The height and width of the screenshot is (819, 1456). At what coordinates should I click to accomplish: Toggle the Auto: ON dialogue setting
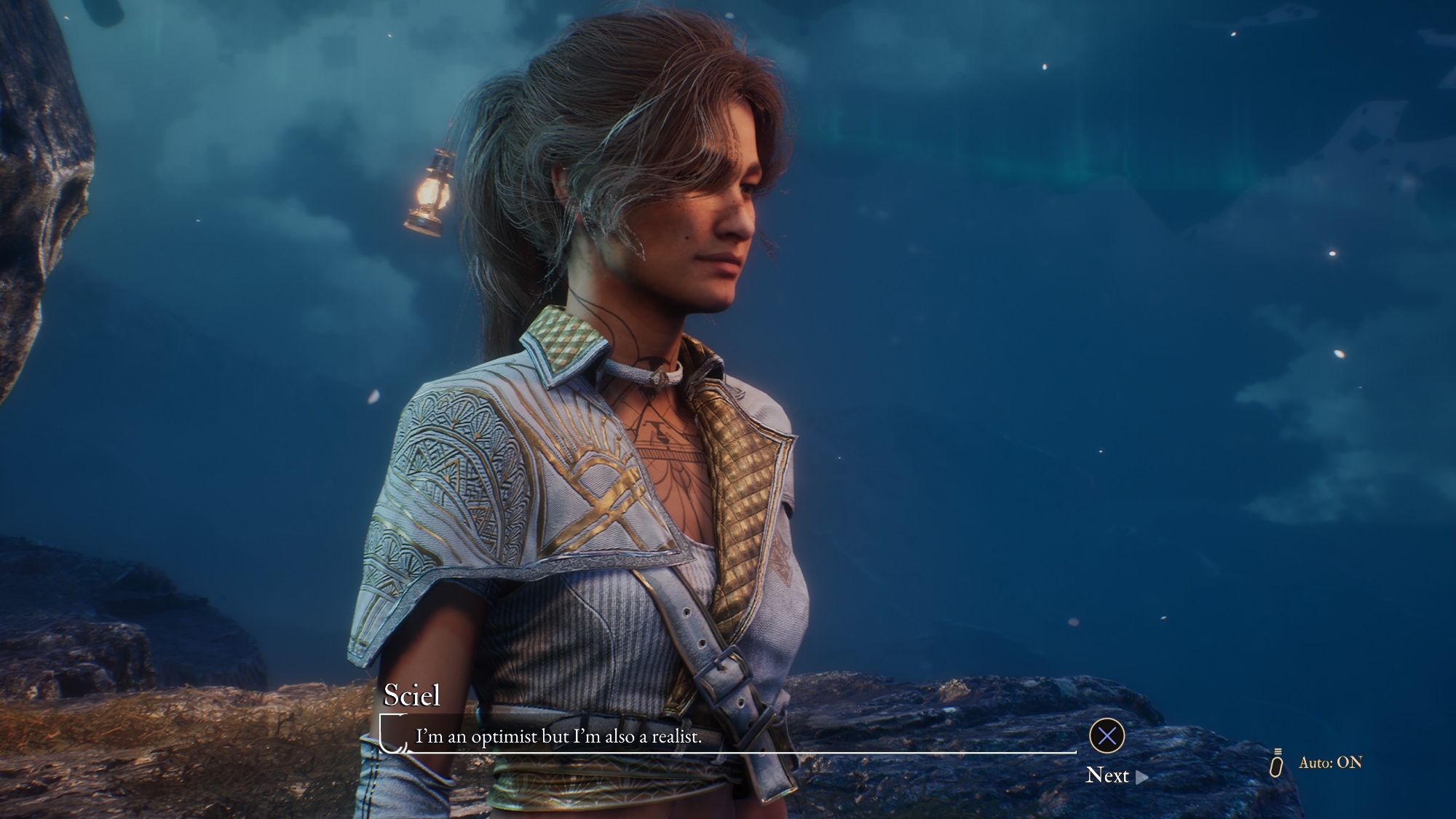pyautogui.click(x=1329, y=763)
